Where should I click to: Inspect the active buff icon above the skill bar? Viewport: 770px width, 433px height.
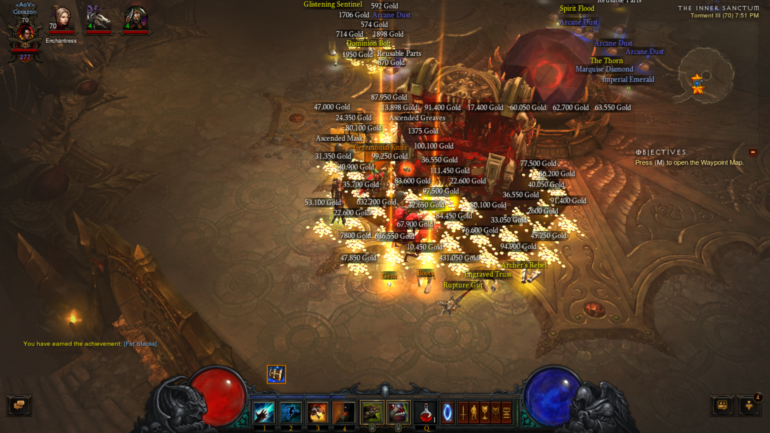click(276, 374)
